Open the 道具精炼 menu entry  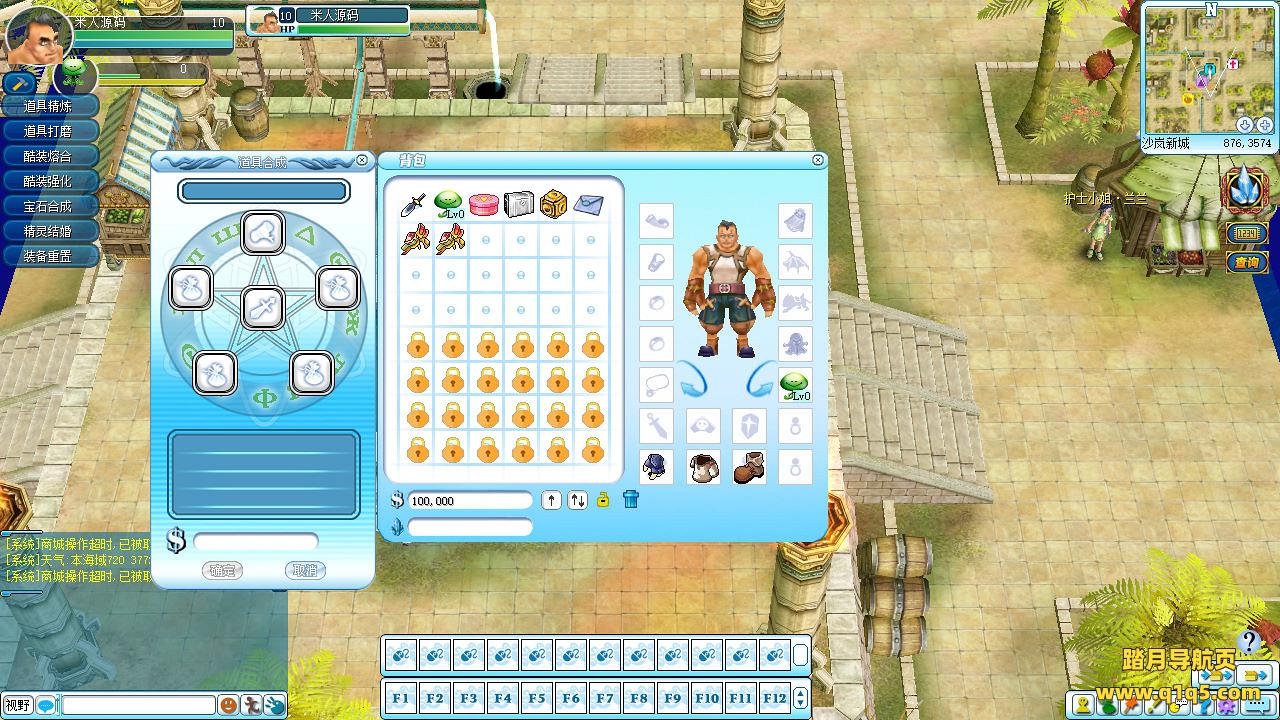tap(48, 106)
